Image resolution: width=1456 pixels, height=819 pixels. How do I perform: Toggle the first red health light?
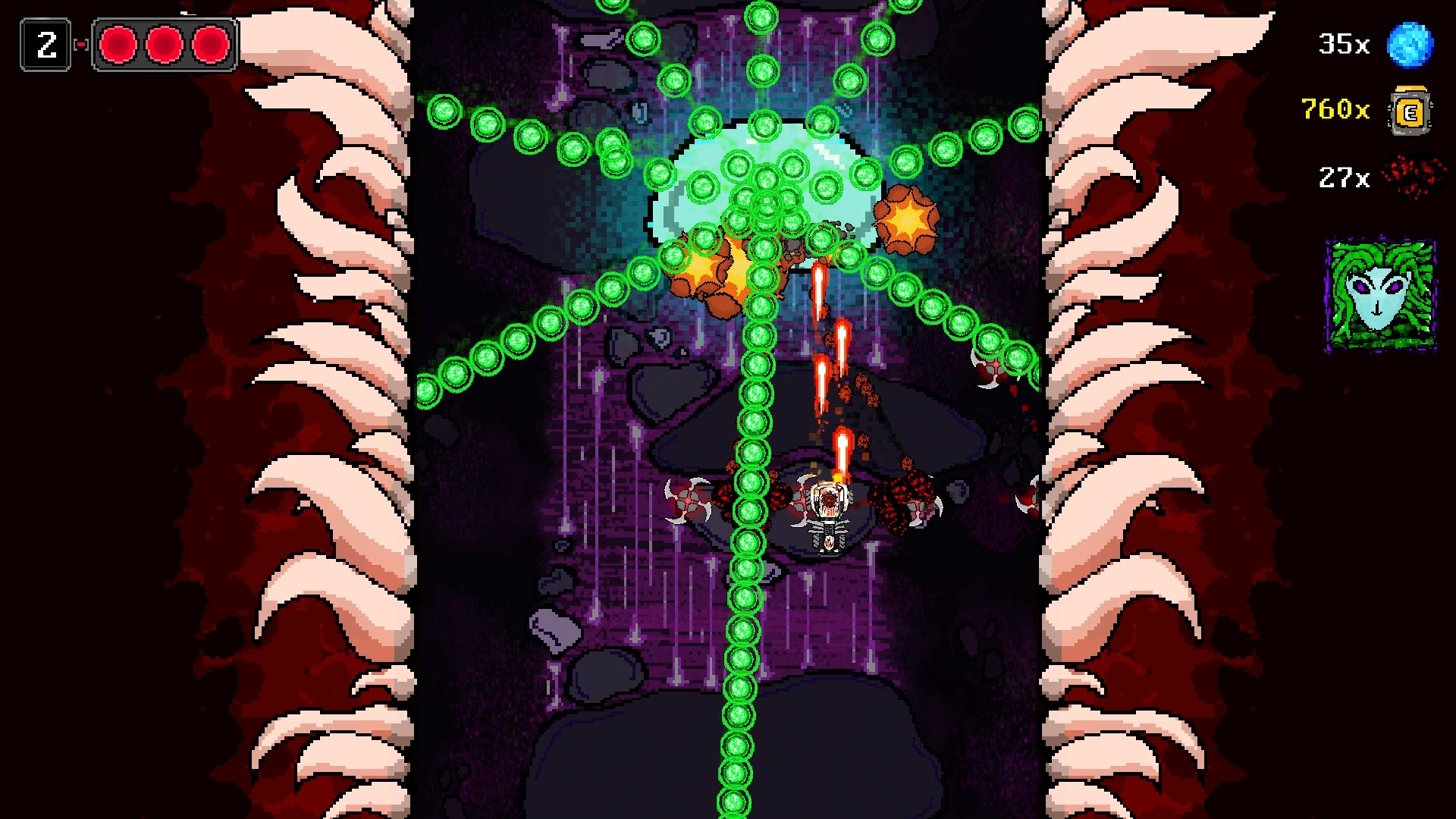118,45
